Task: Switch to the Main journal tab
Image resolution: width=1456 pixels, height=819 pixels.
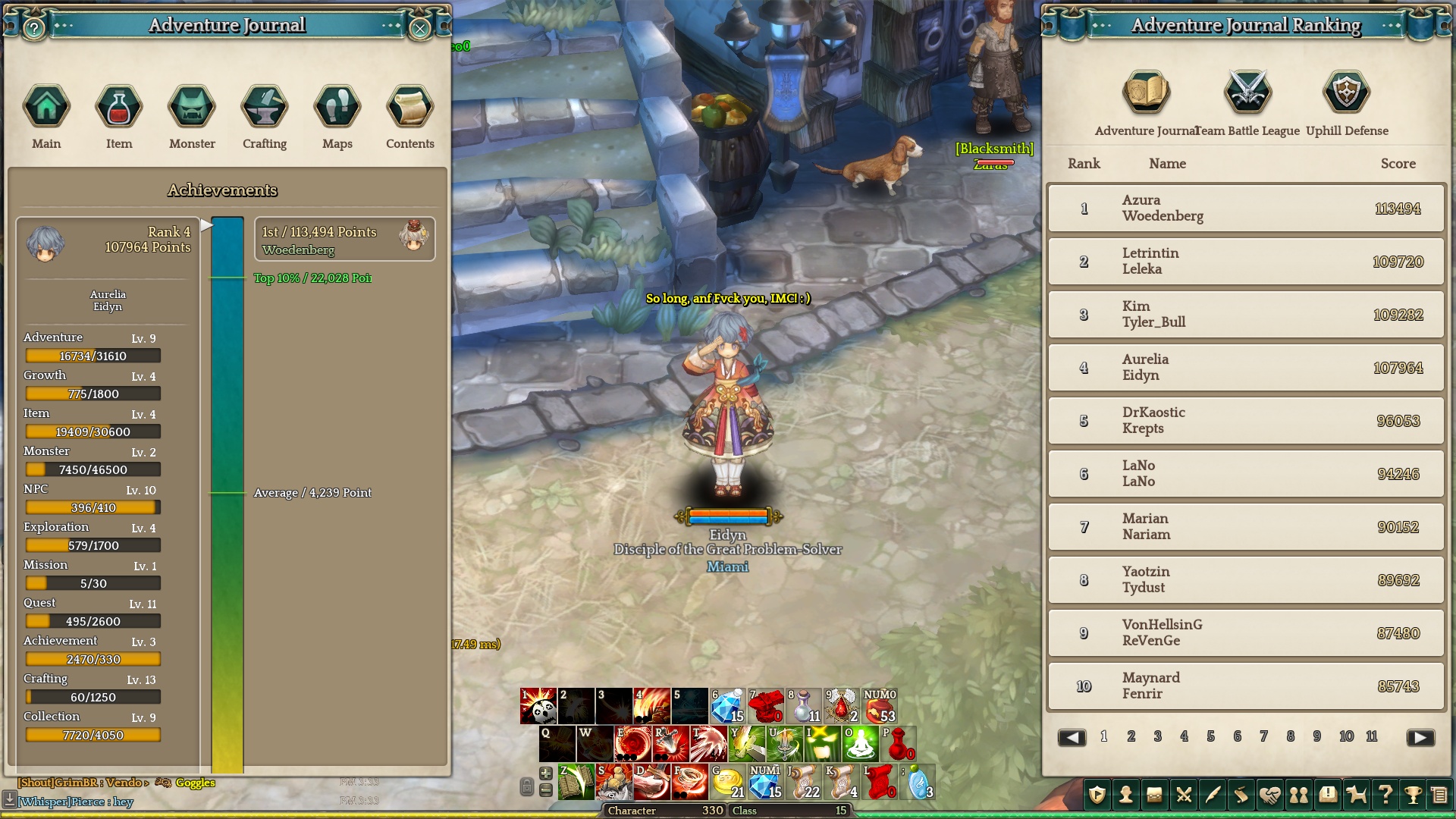Action: pyautogui.click(x=46, y=107)
